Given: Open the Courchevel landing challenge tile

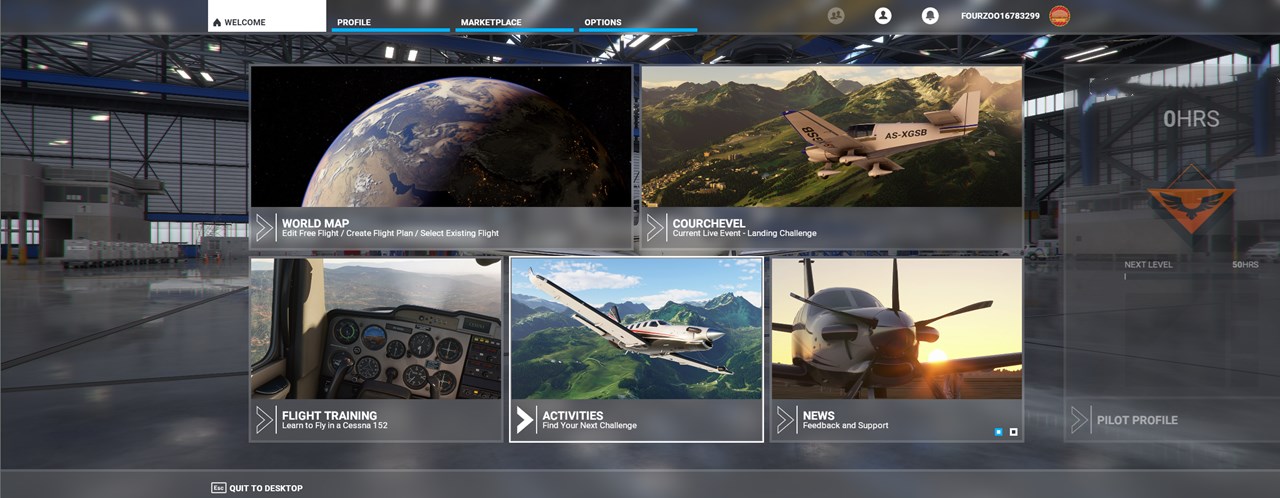Looking at the screenshot, I should point(831,156).
